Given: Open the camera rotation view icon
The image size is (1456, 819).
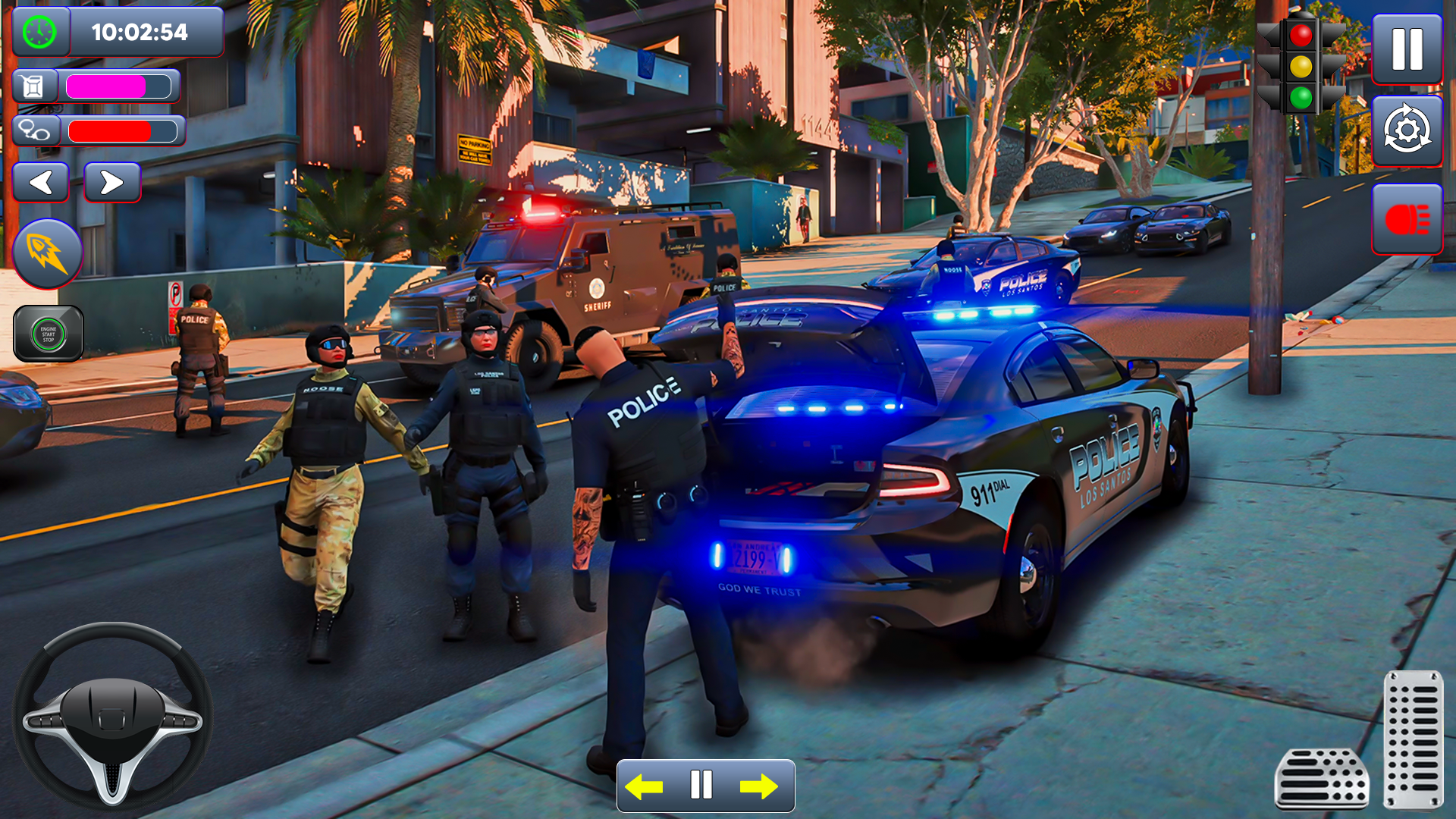Looking at the screenshot, I should [x=1407, y=132].
